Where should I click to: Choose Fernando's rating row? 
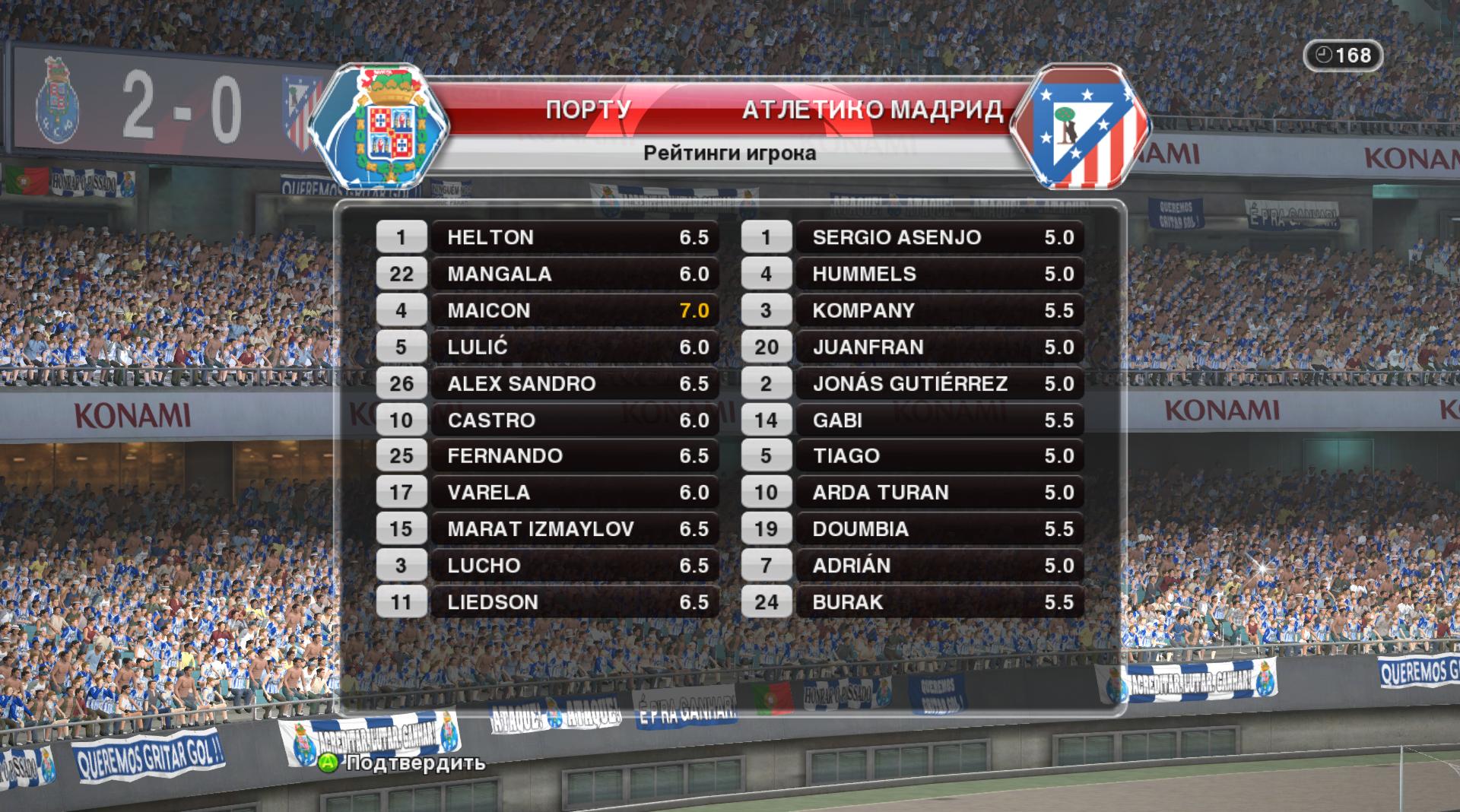(x=574, y=455)
